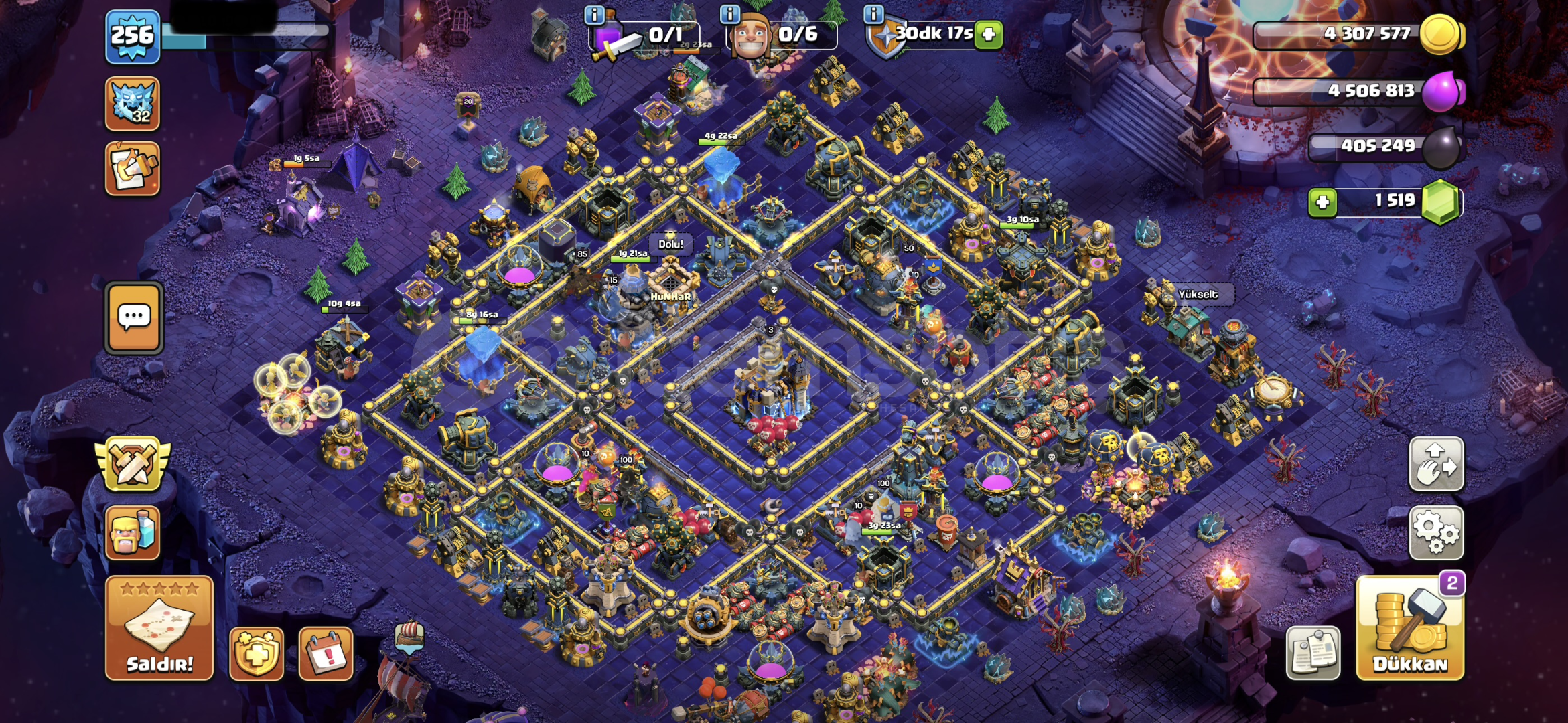Viewport: 1568px width, 723px height.
Task: Open the clipboard notes button near shop
Action: 1313,653
